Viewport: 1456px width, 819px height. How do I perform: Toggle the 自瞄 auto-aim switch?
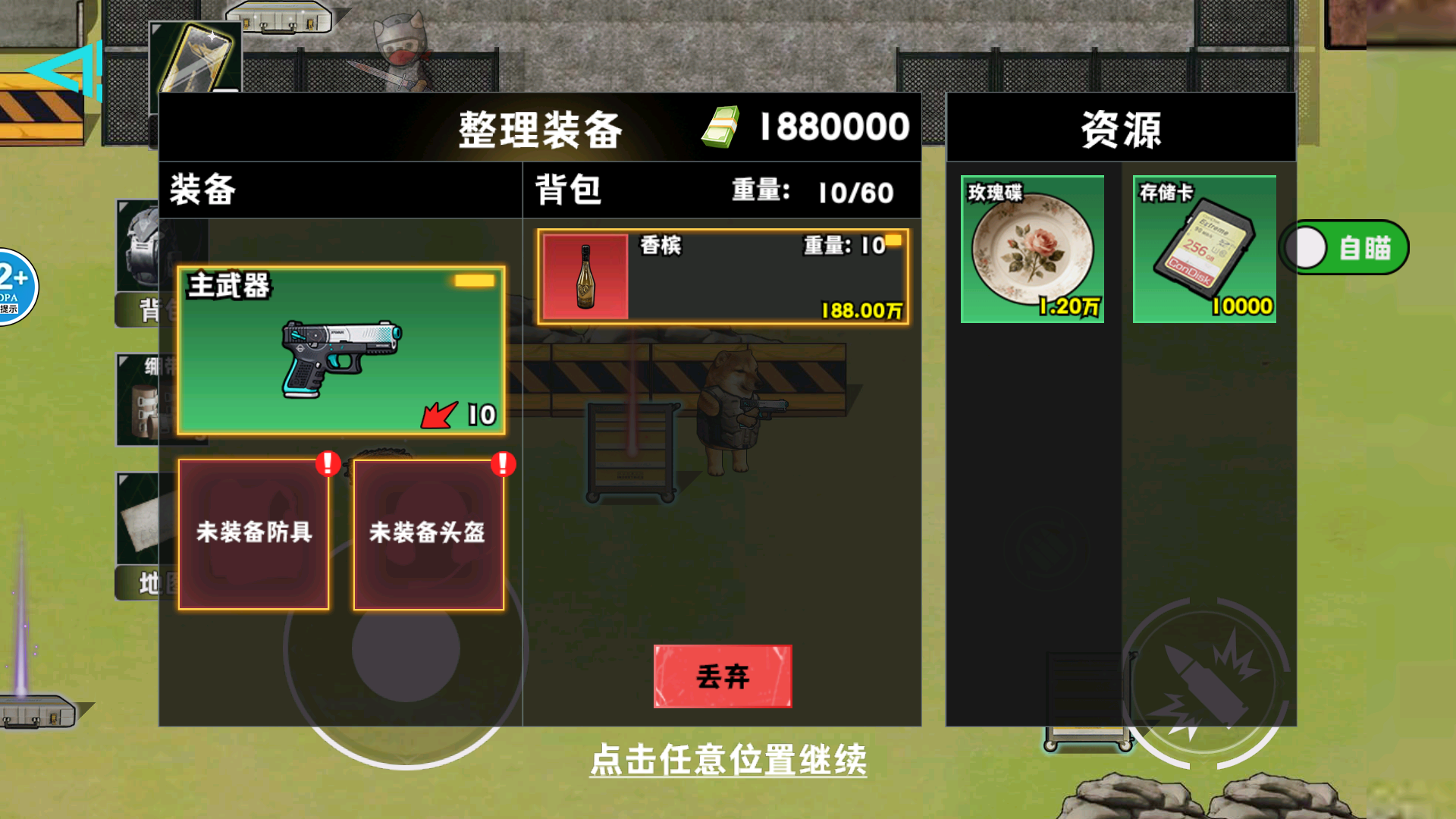(x=1345, y=246)
